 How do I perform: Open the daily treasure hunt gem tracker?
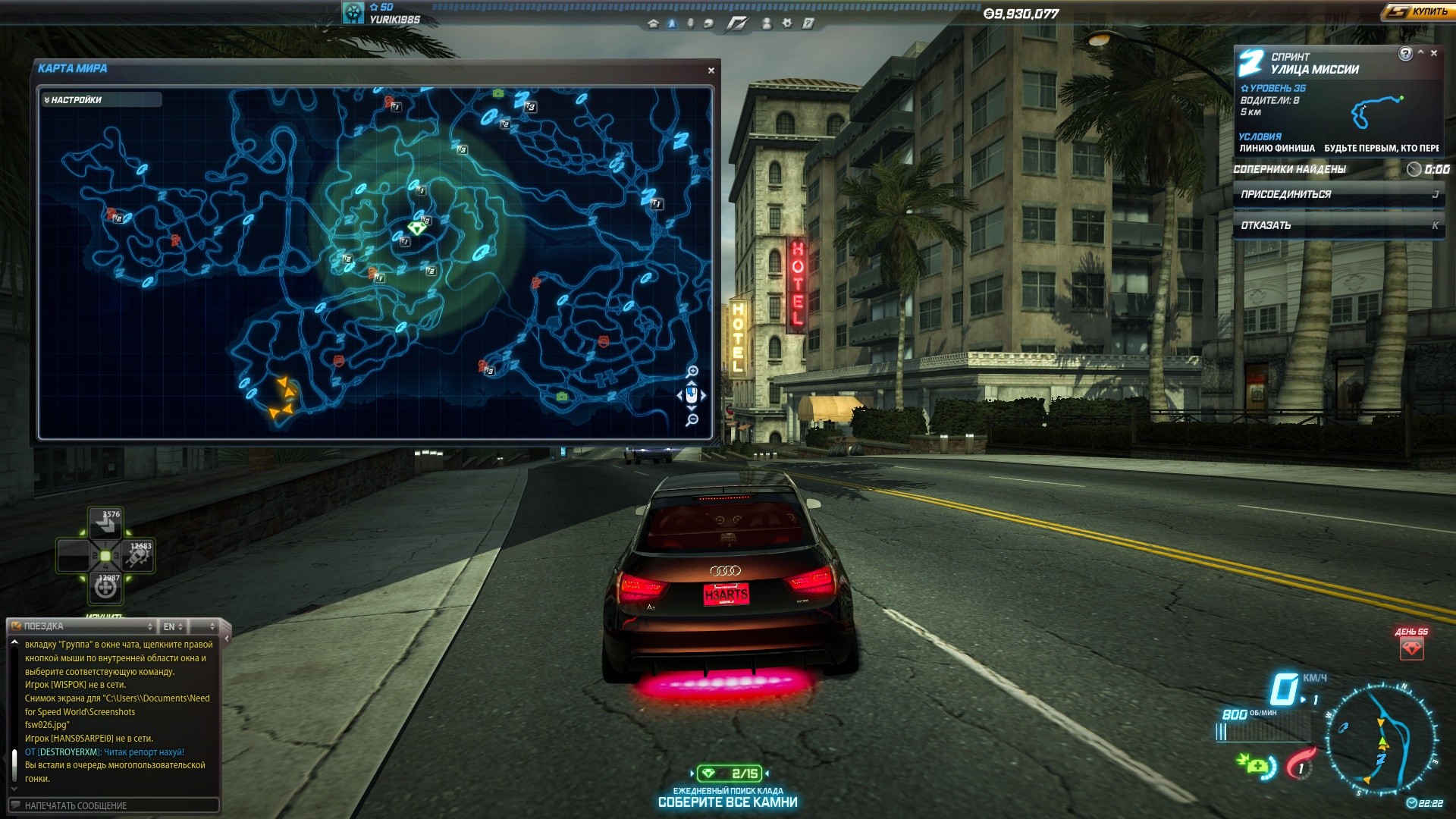[x=729, y=773]
